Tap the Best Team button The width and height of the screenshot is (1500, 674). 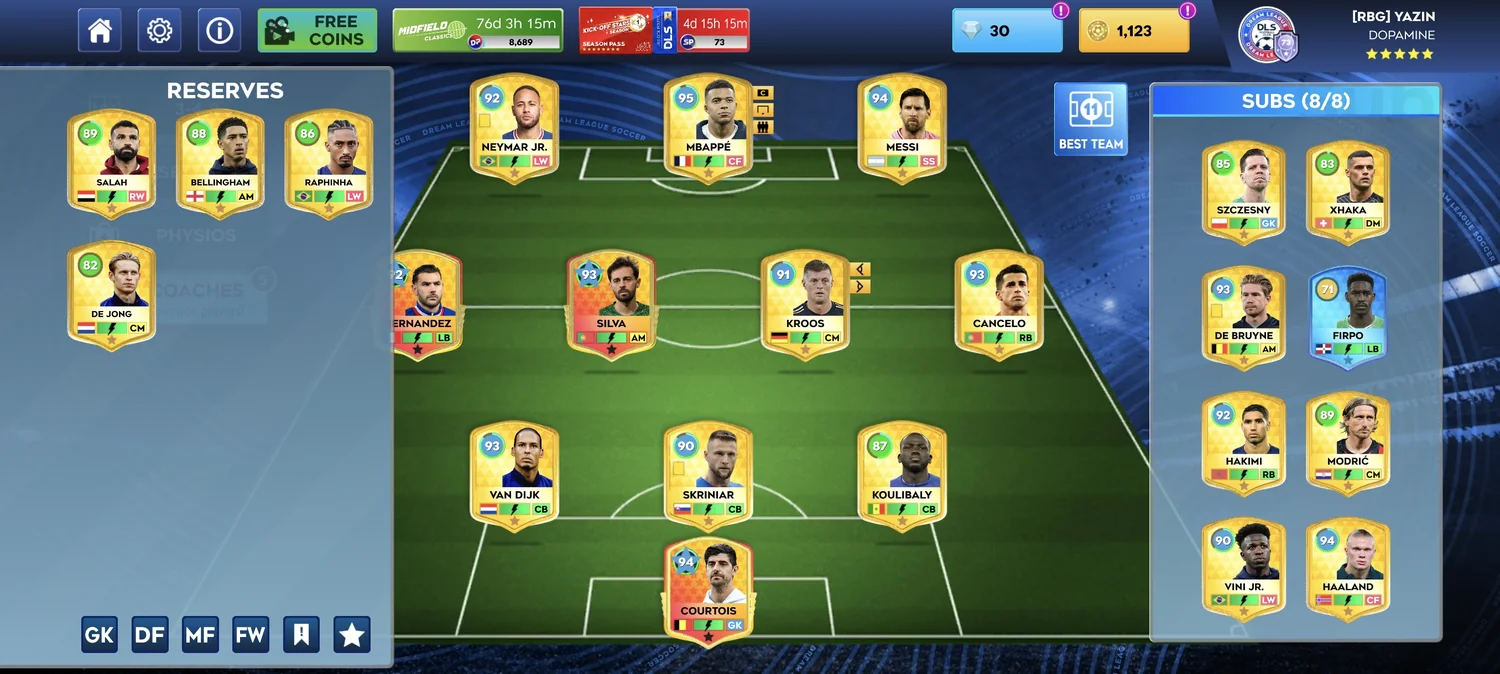(x=1090, y=119)
